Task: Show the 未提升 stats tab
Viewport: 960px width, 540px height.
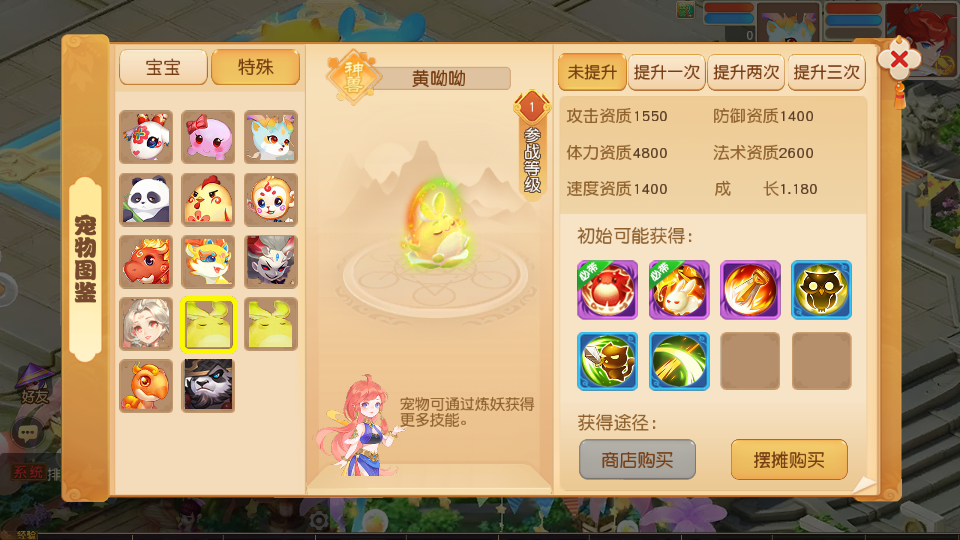Action: point(592,72)
